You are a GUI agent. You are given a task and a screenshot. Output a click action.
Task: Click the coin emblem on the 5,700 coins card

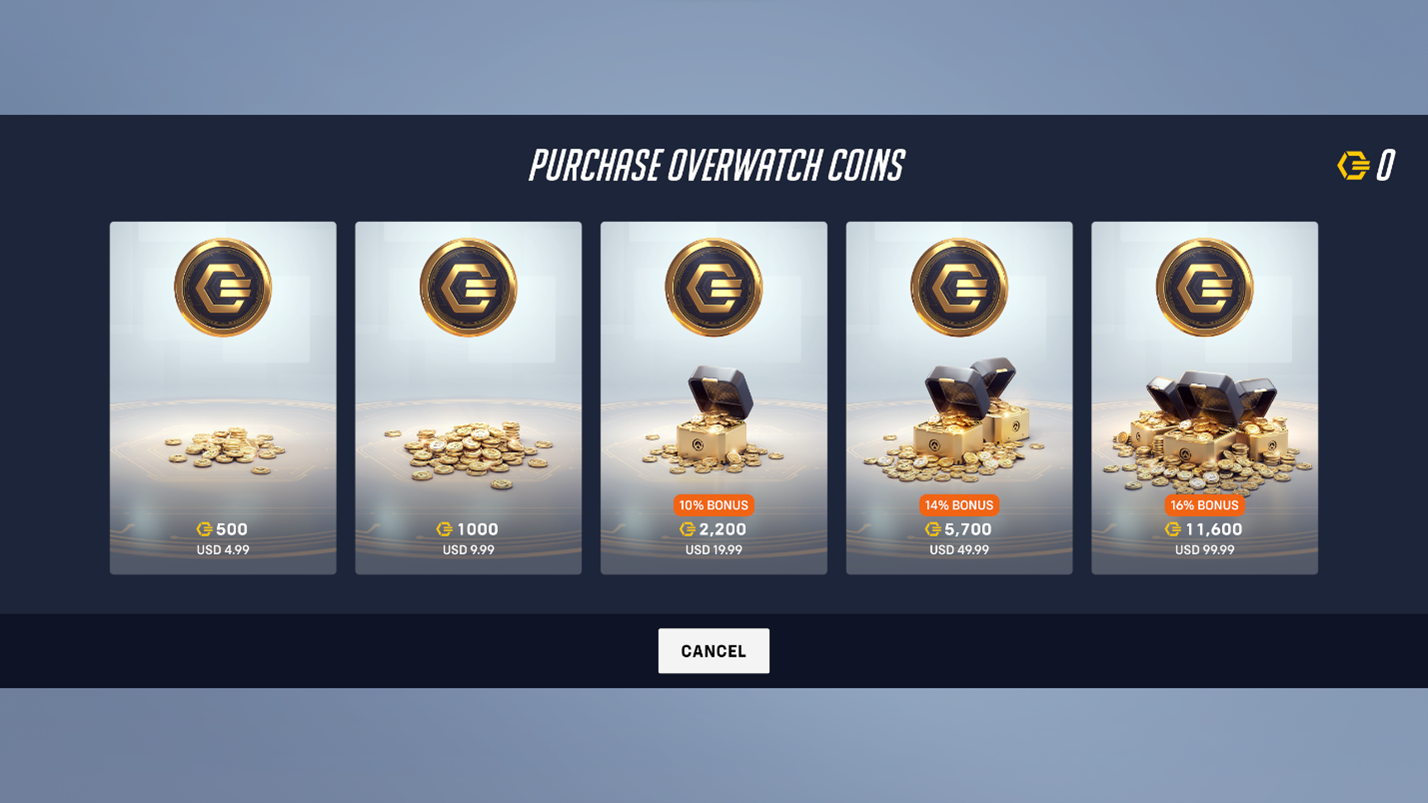click(959, 286)
